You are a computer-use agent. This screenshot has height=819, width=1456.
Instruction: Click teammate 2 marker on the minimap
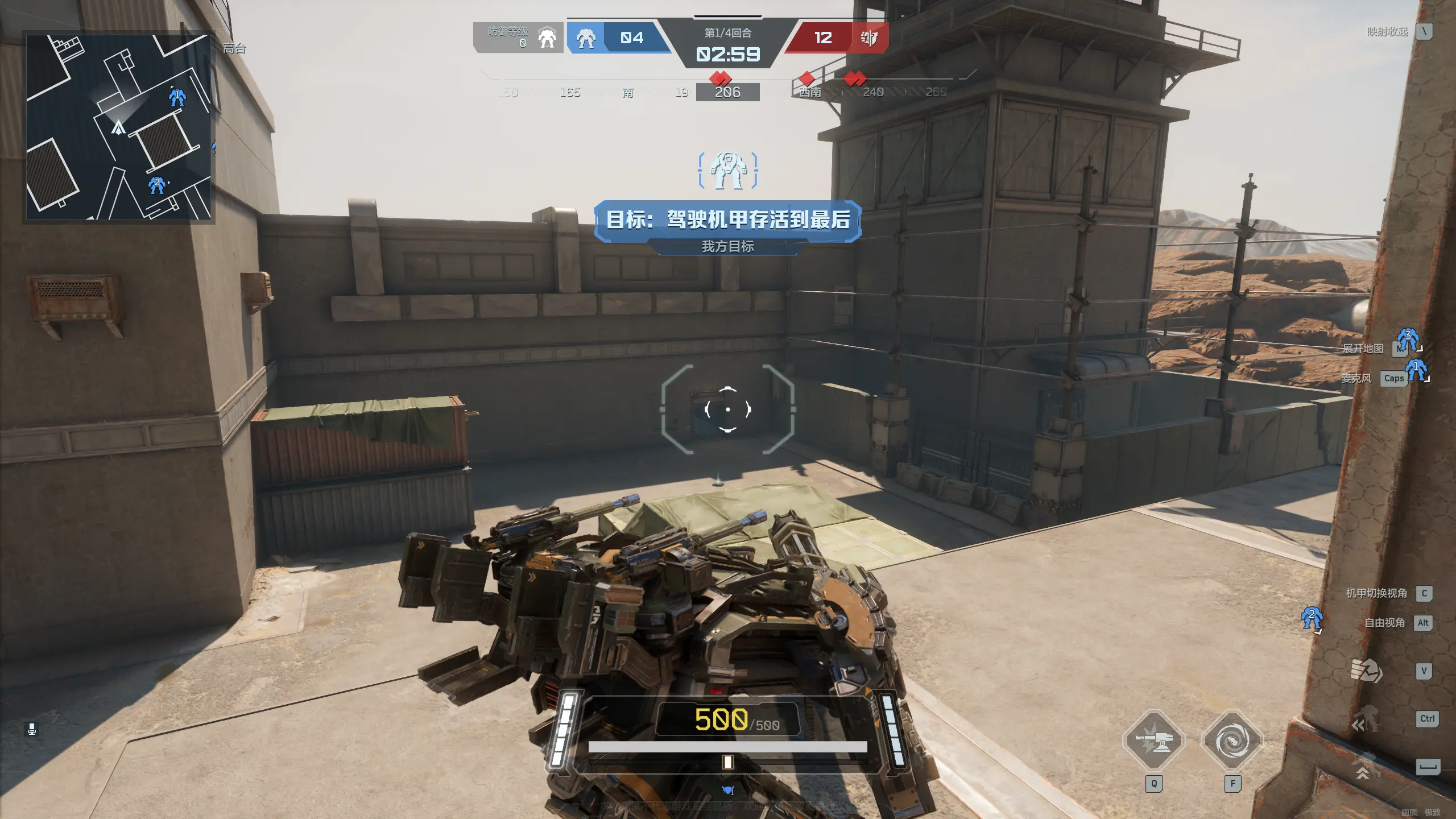tap(156, 185)
